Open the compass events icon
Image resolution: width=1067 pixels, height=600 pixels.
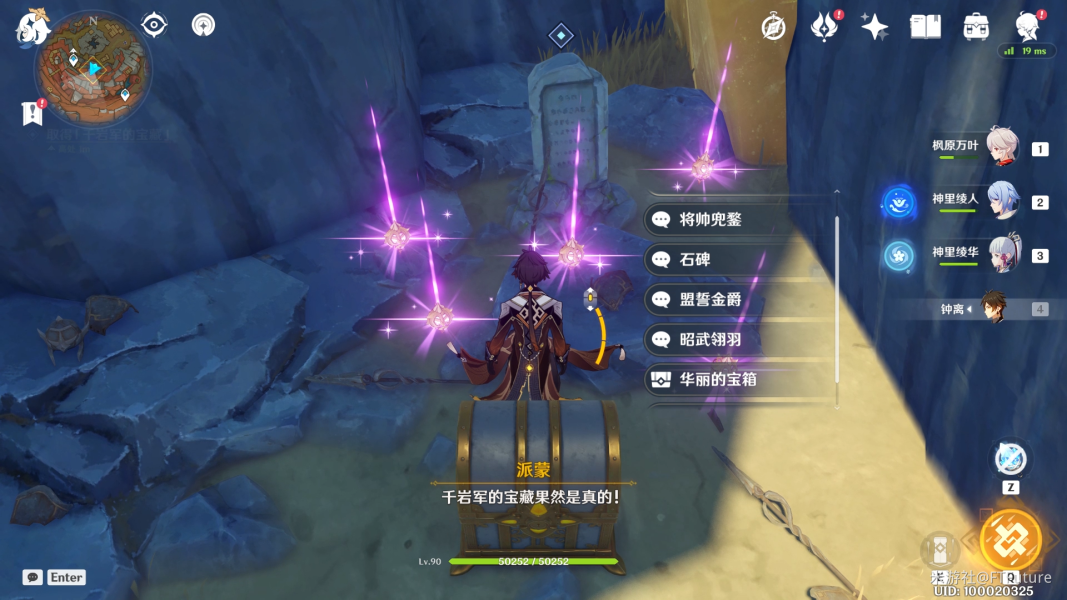pyautogui.click(x=773, y=27)
